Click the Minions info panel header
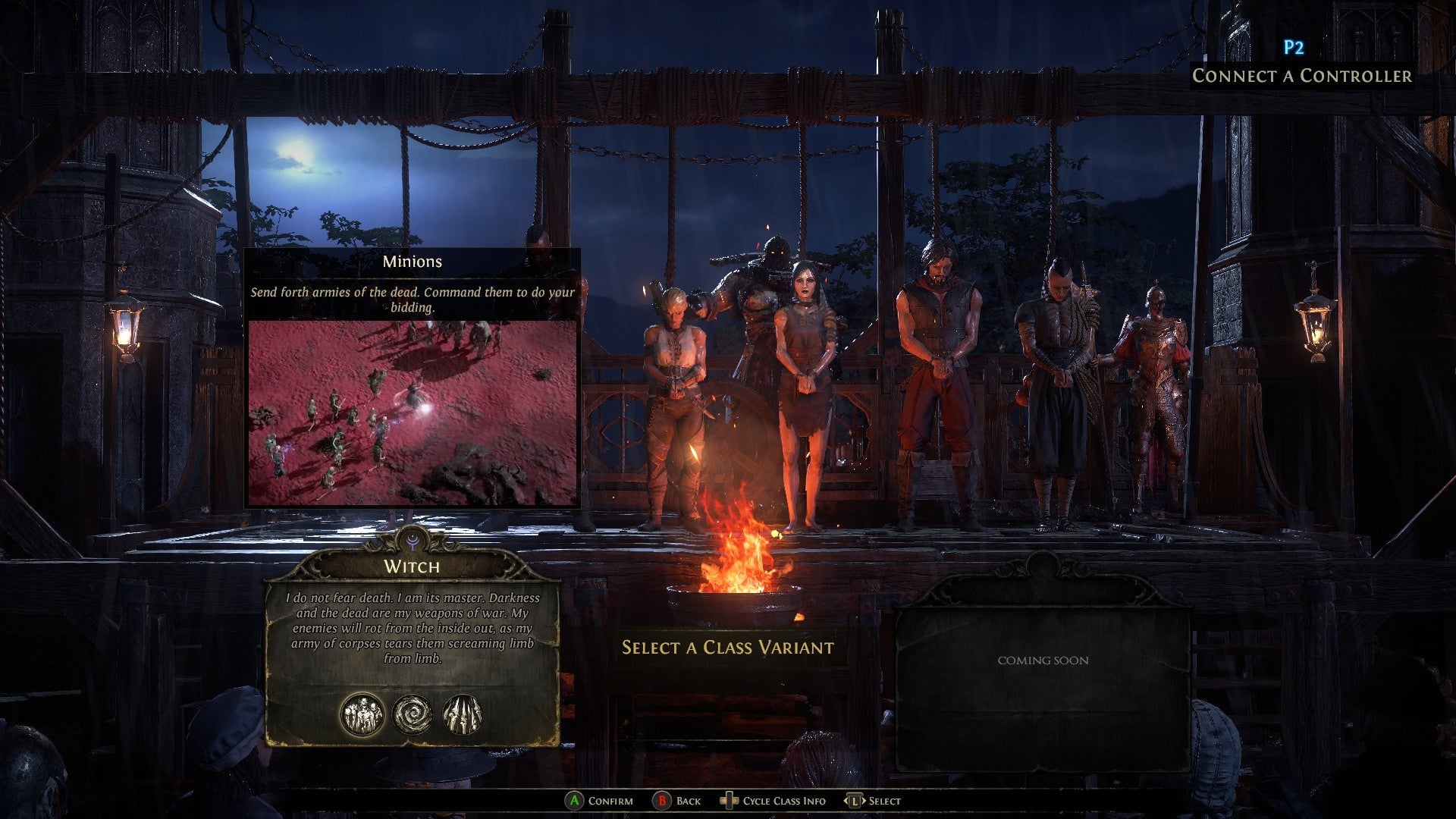The height and width of the screenshot is (819, 1456). pyautogui.click(x=412, y=260)
